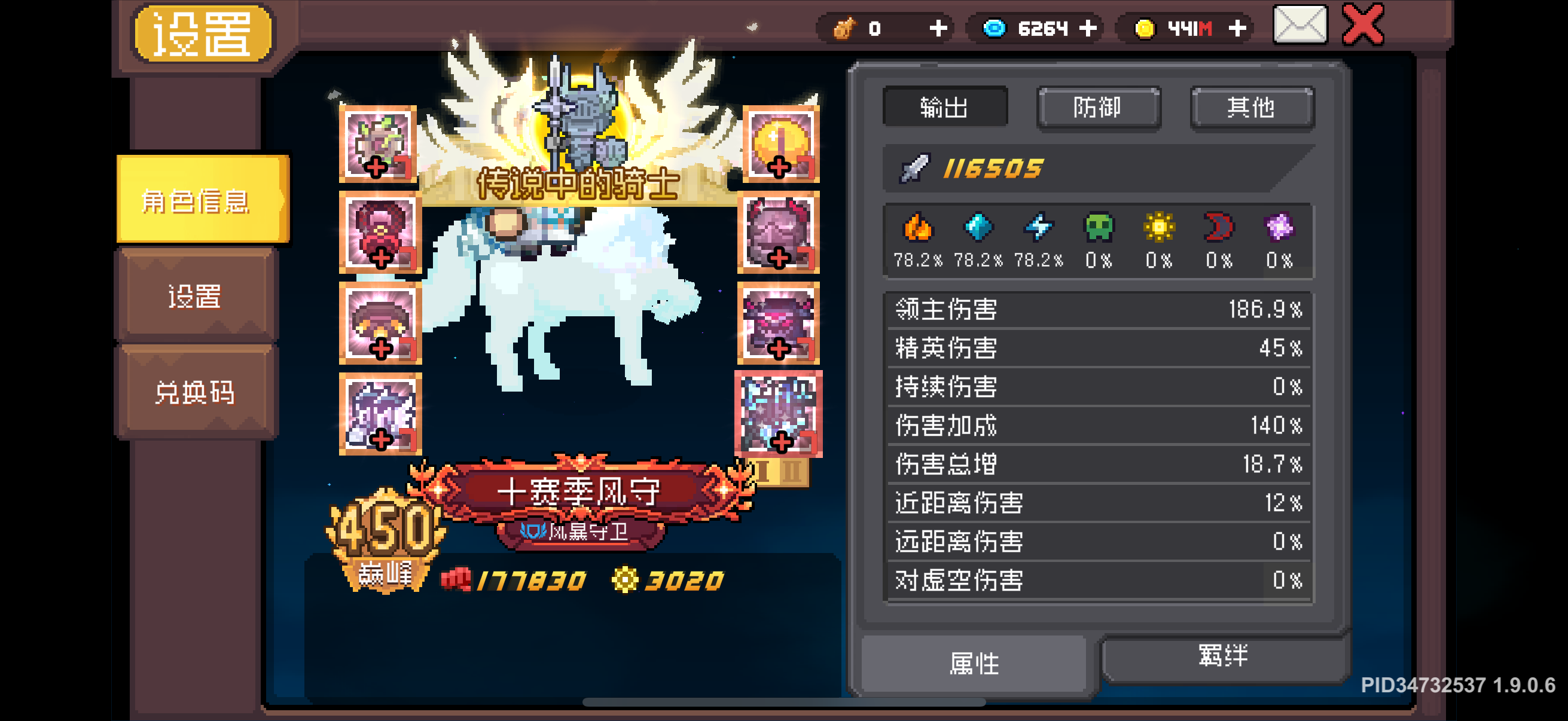
Task: Click the 属性 attributes button
Action: click(x=975, y=664)
